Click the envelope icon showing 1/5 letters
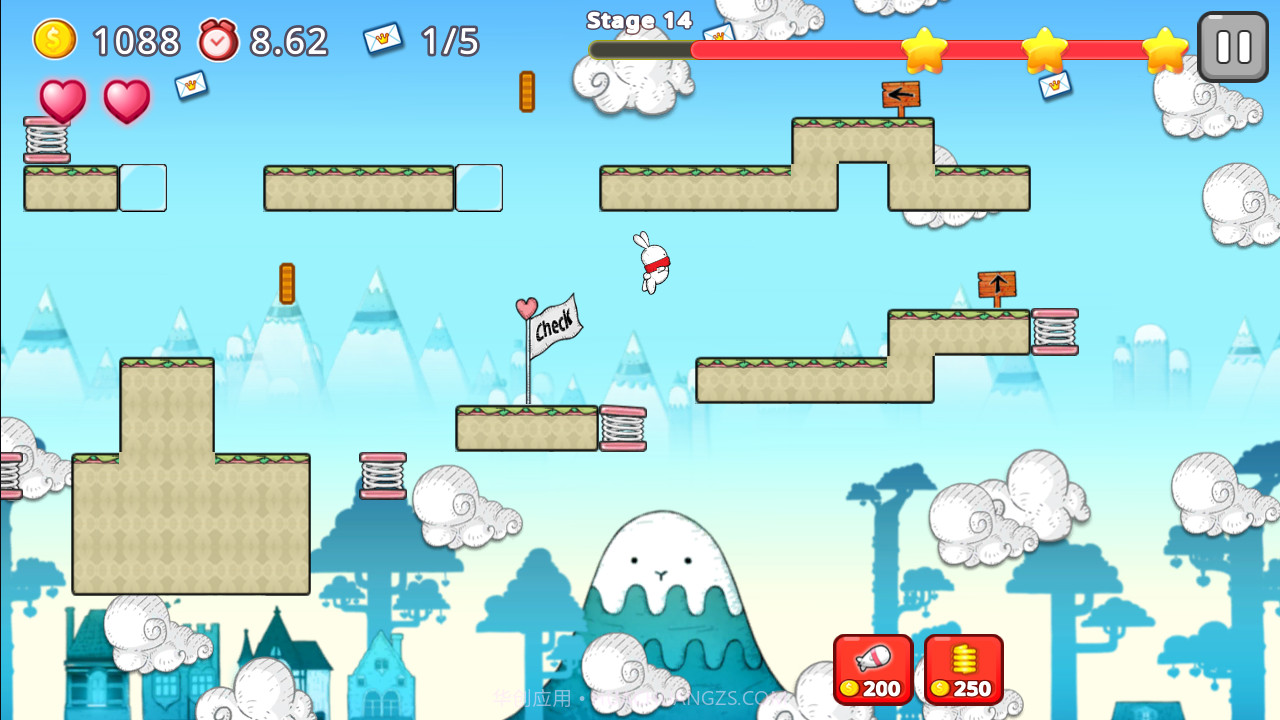1280x720 pixels. pos(385,38)
